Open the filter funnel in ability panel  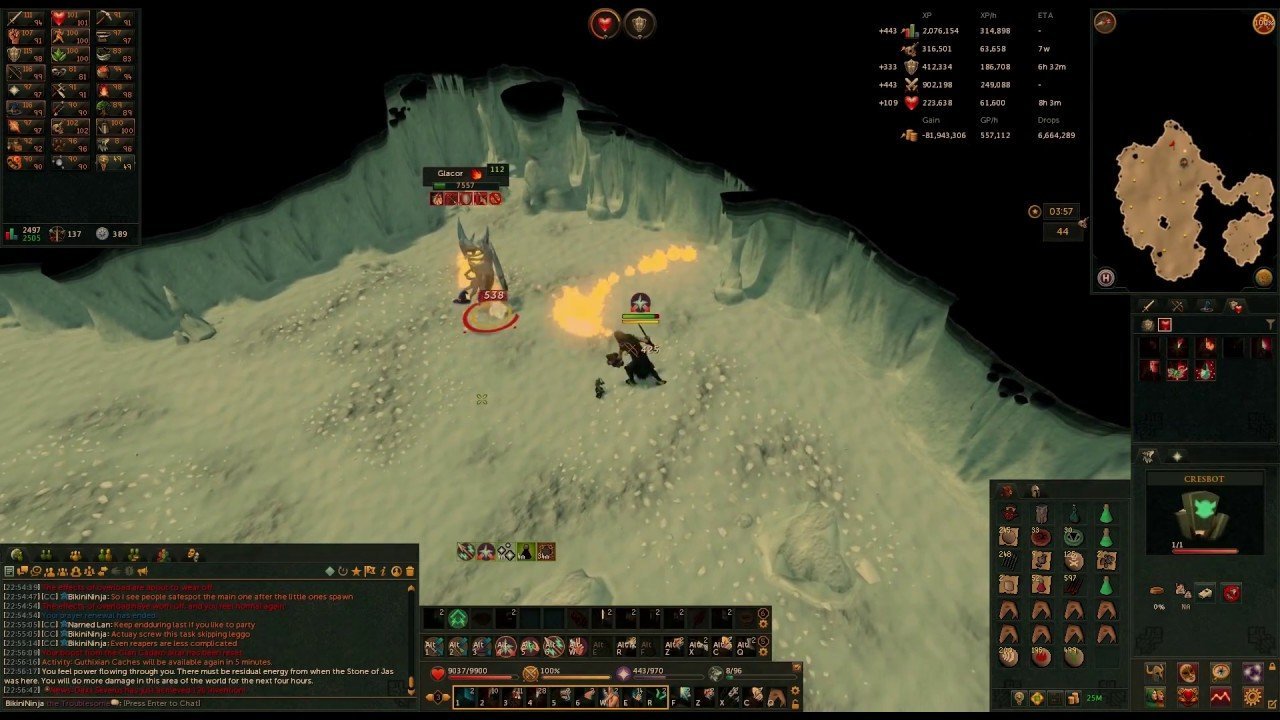[1270, 325]
